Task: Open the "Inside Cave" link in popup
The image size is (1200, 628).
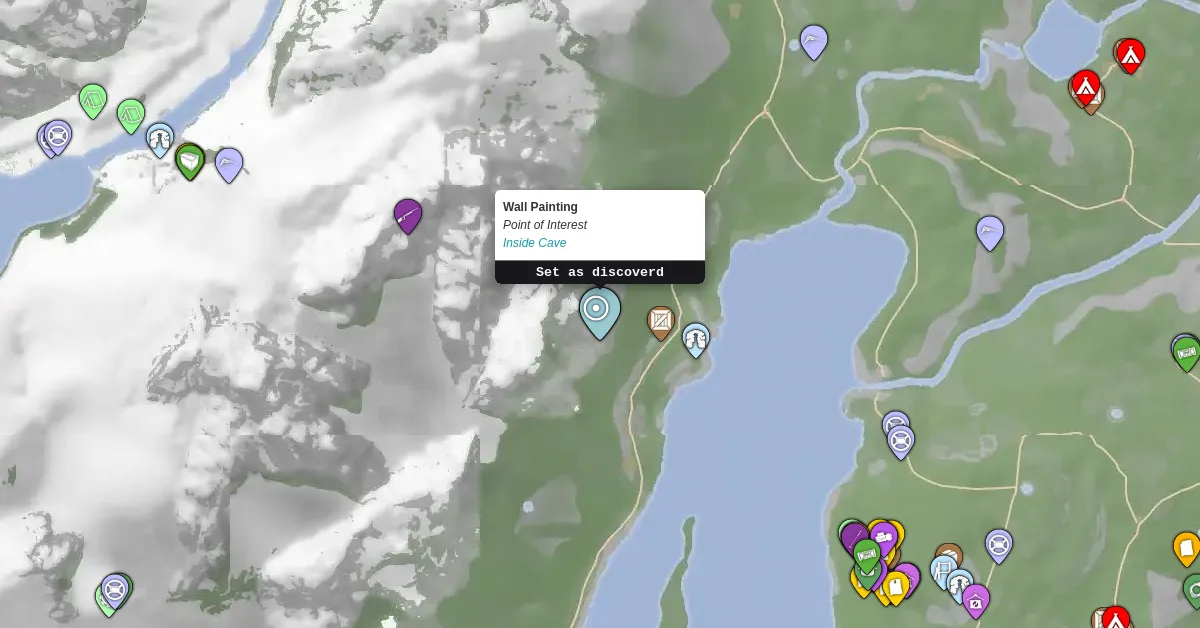Action: pyautogui.click(x=534, y=243)
